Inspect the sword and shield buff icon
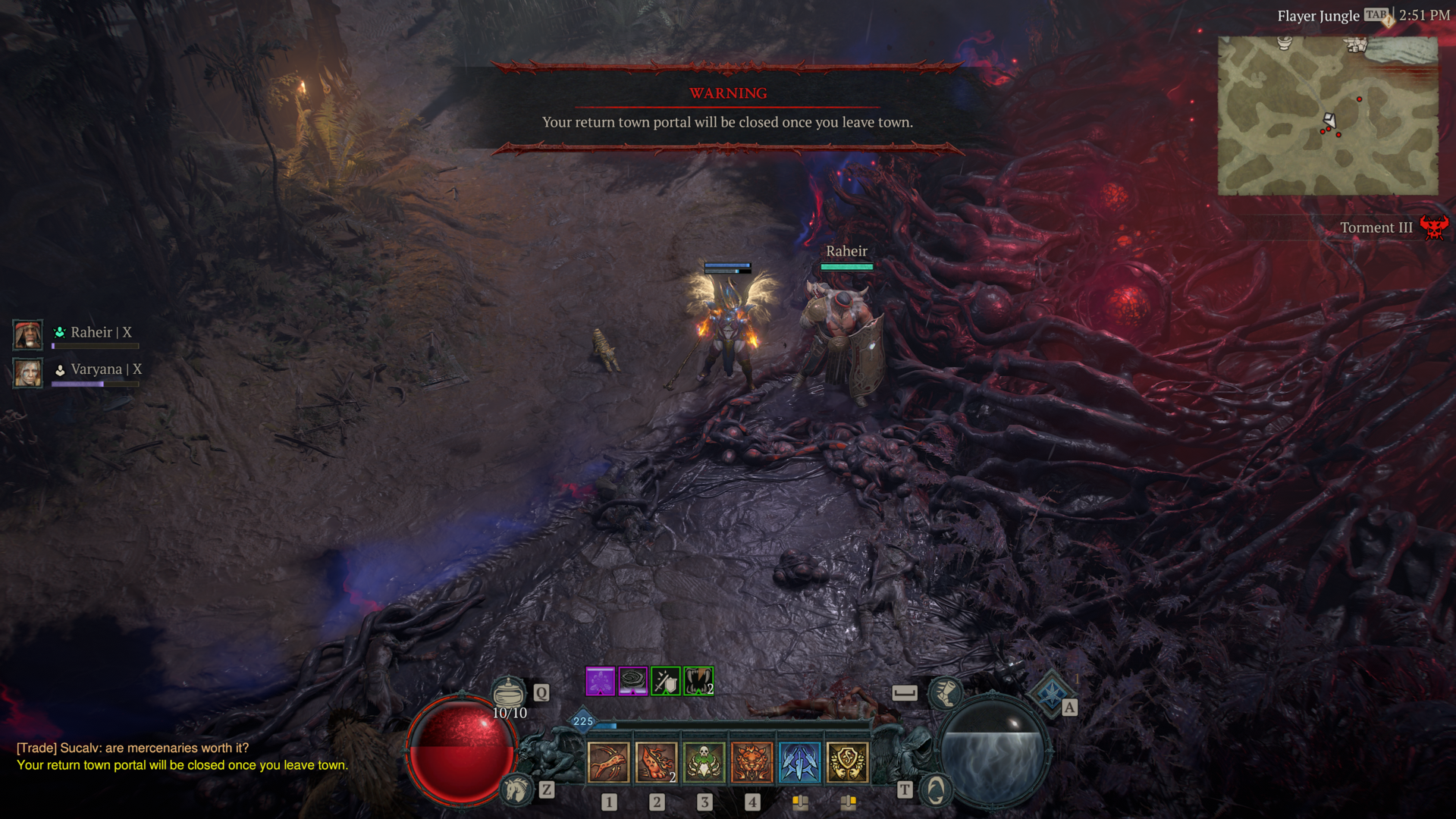This screenshot has width=1456, height=819. coord(666,681)
